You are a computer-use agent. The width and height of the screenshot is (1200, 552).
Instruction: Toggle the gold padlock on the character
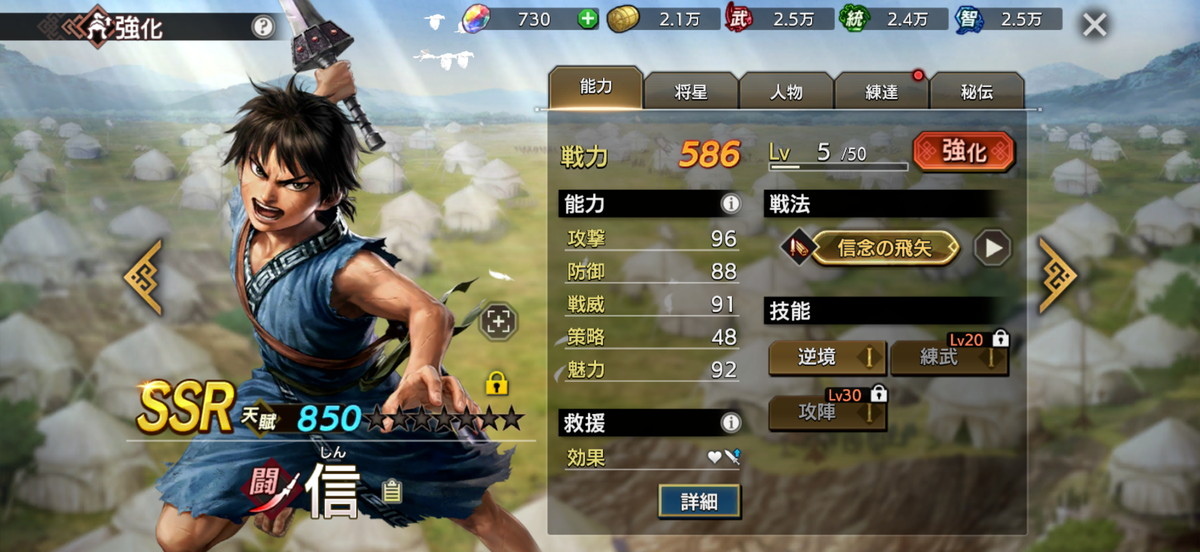coord(494,383)
